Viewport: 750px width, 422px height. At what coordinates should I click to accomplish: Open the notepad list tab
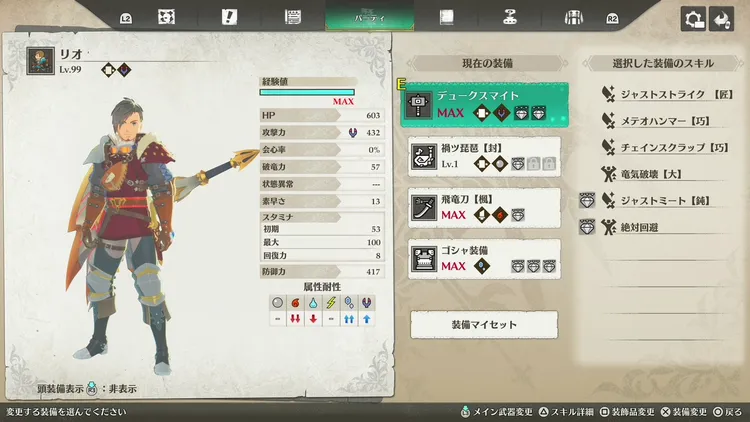tap(293, 17)
